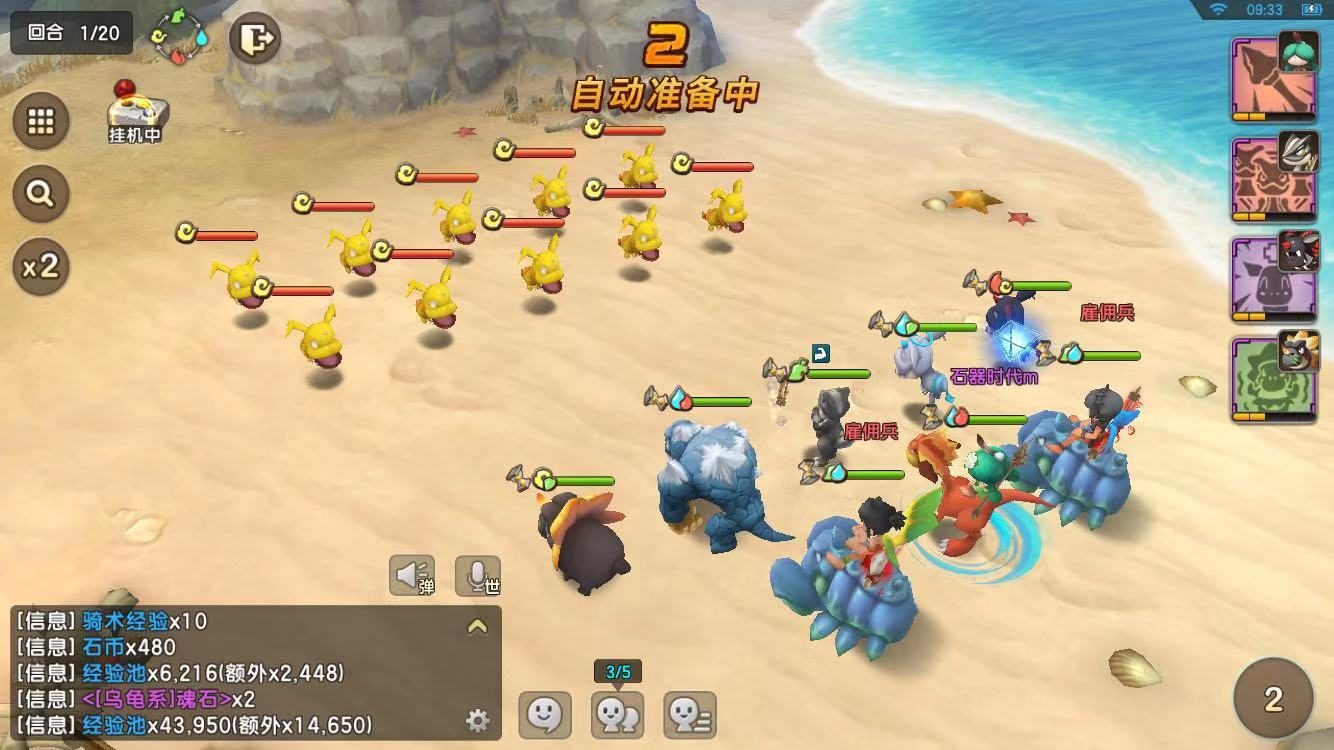
Task: Select the purple pet portrait card
Action: 1273,278
